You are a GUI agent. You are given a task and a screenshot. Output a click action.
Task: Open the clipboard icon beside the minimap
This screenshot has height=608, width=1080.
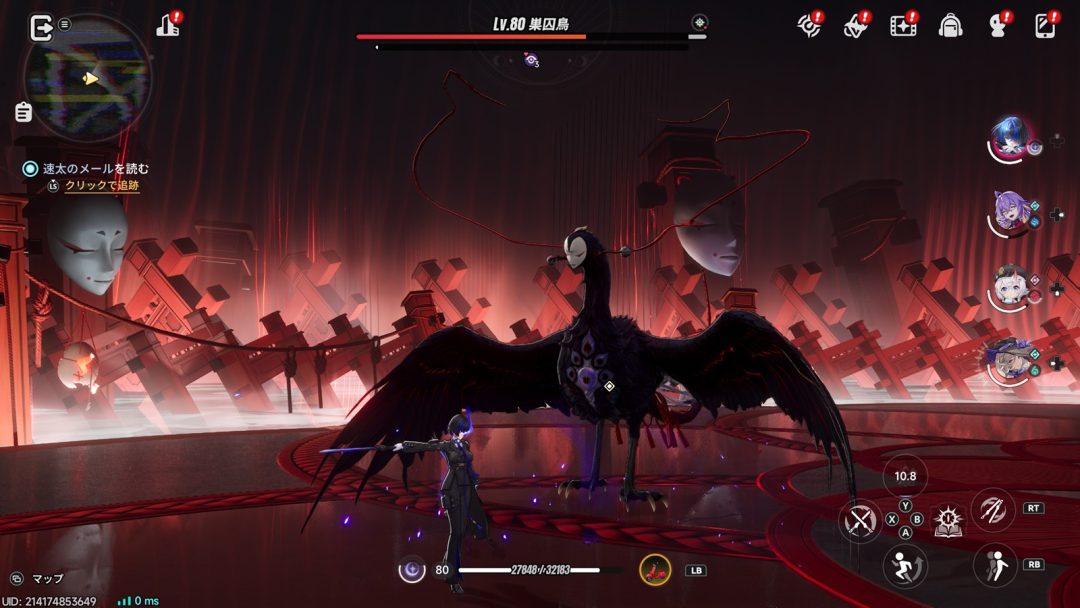click(x=23, y=112)
